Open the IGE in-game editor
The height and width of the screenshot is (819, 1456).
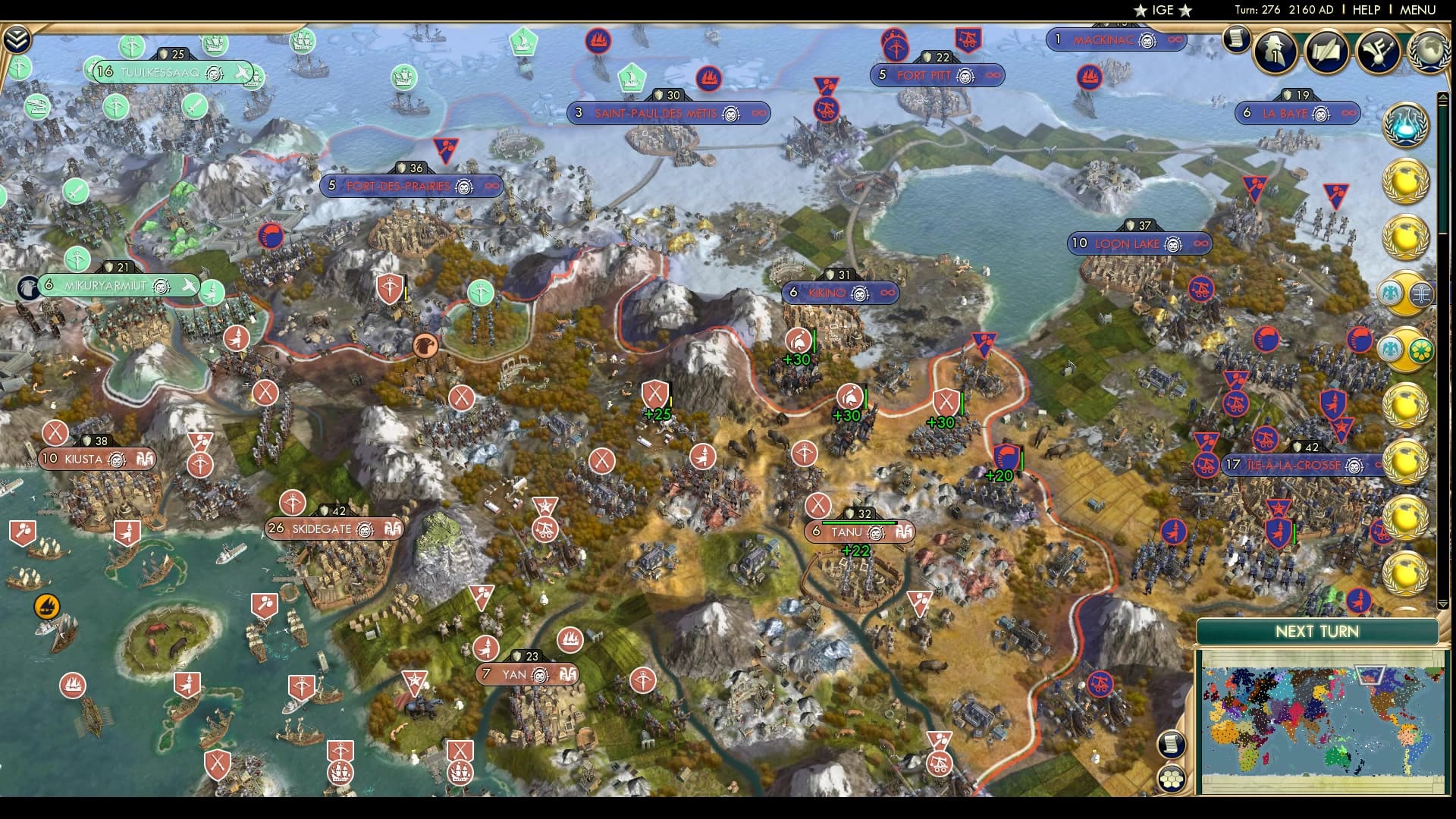coord(1163,10)
